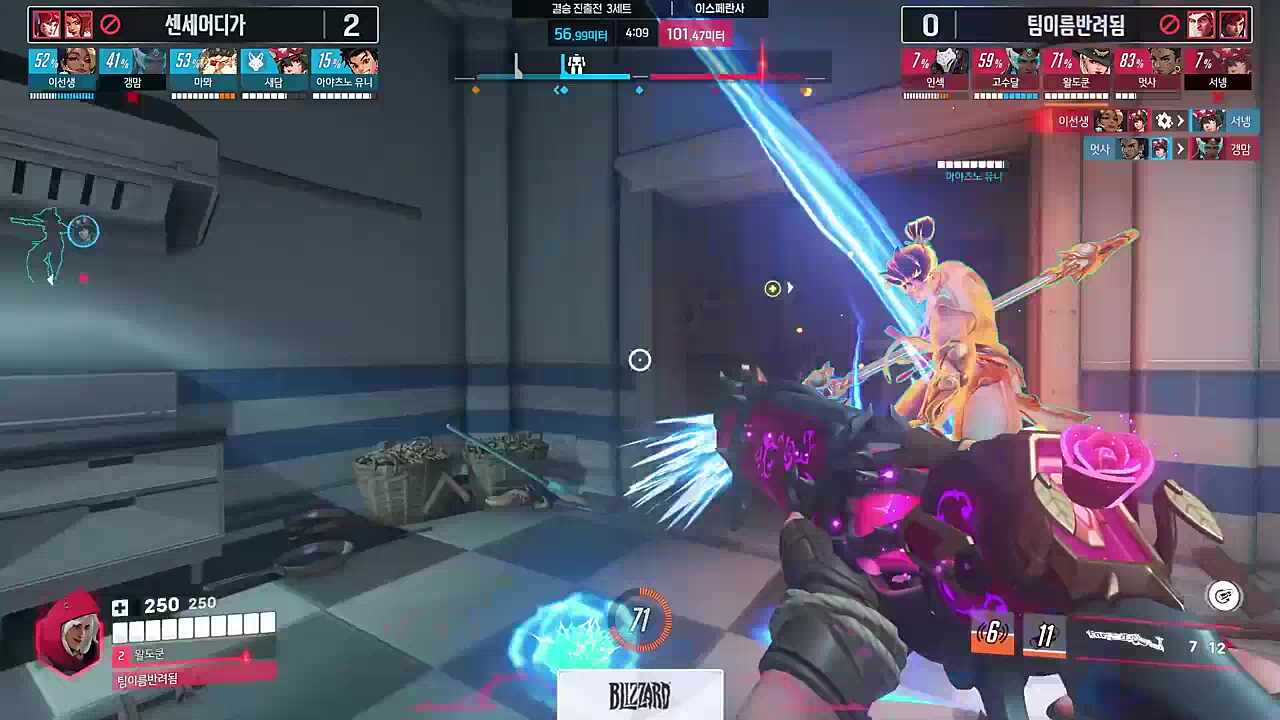Activate the Coach Gun ability on 6-second cooldown

pyautogui.click(x=992, y=633)
